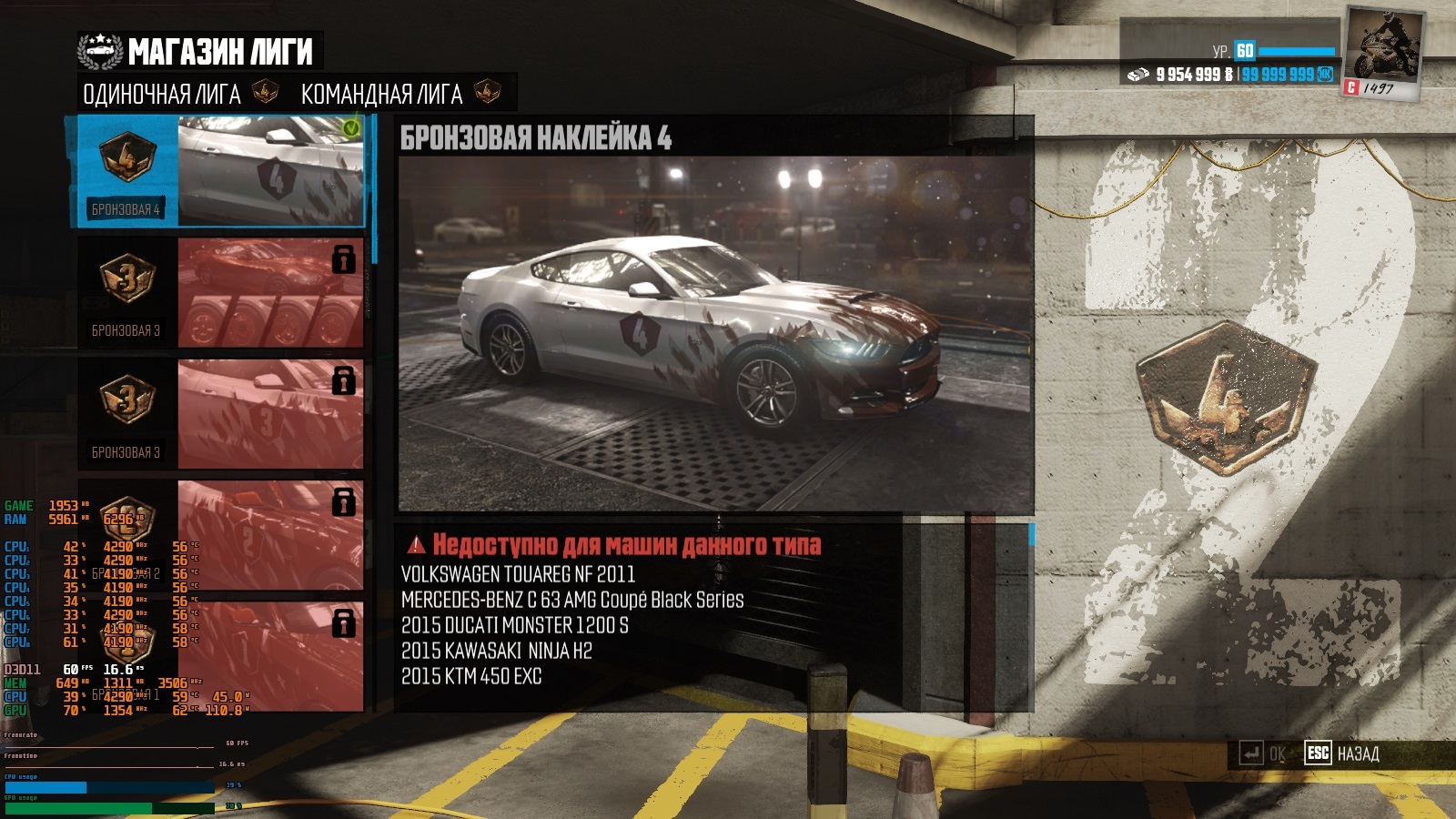Choose the locked БРОНЗОВАЯ 3 wheels reward
The image size is (1456, 819).
point(220,292)
